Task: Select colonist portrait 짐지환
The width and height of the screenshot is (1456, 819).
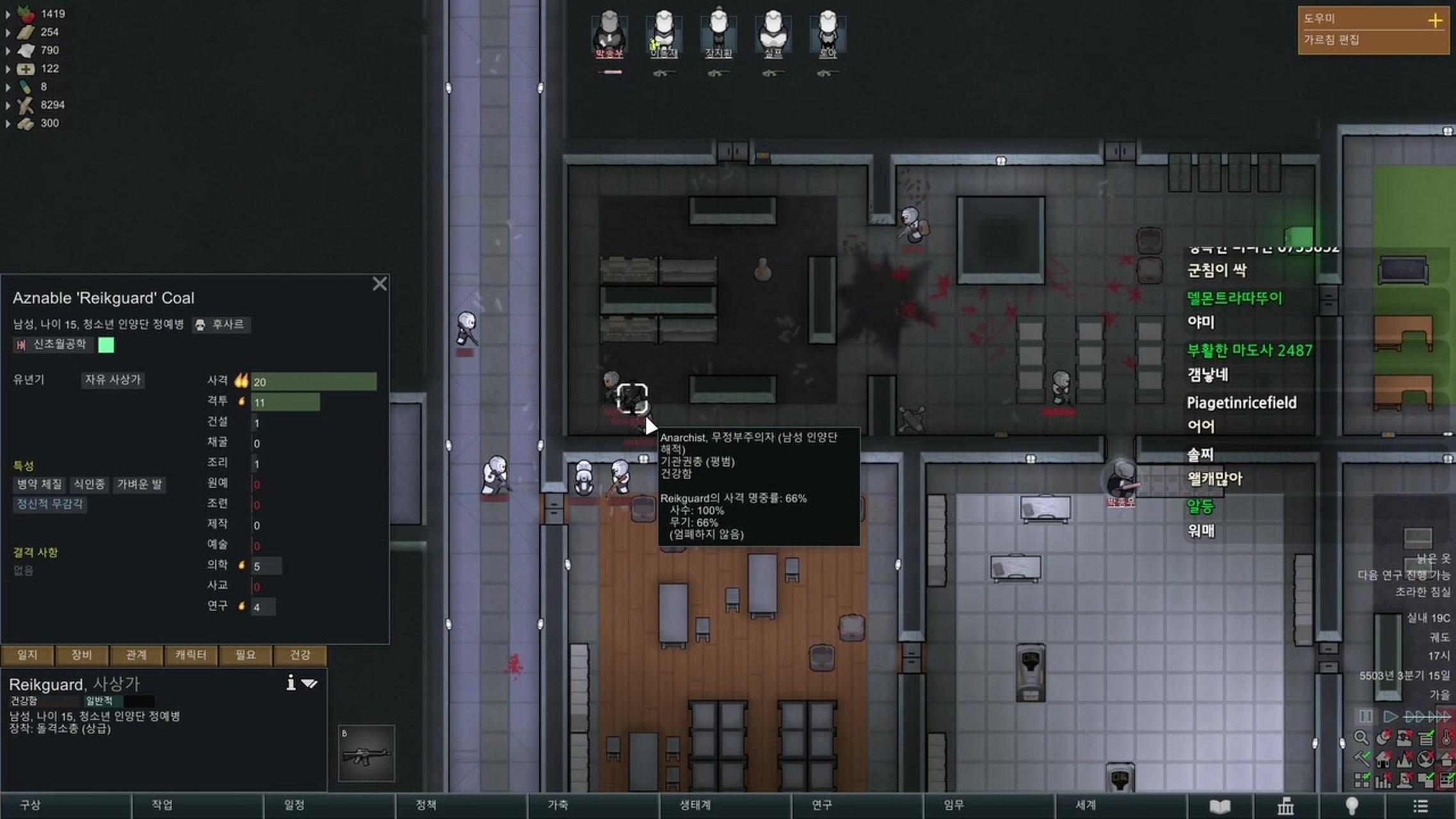Action: pos(718,33)
